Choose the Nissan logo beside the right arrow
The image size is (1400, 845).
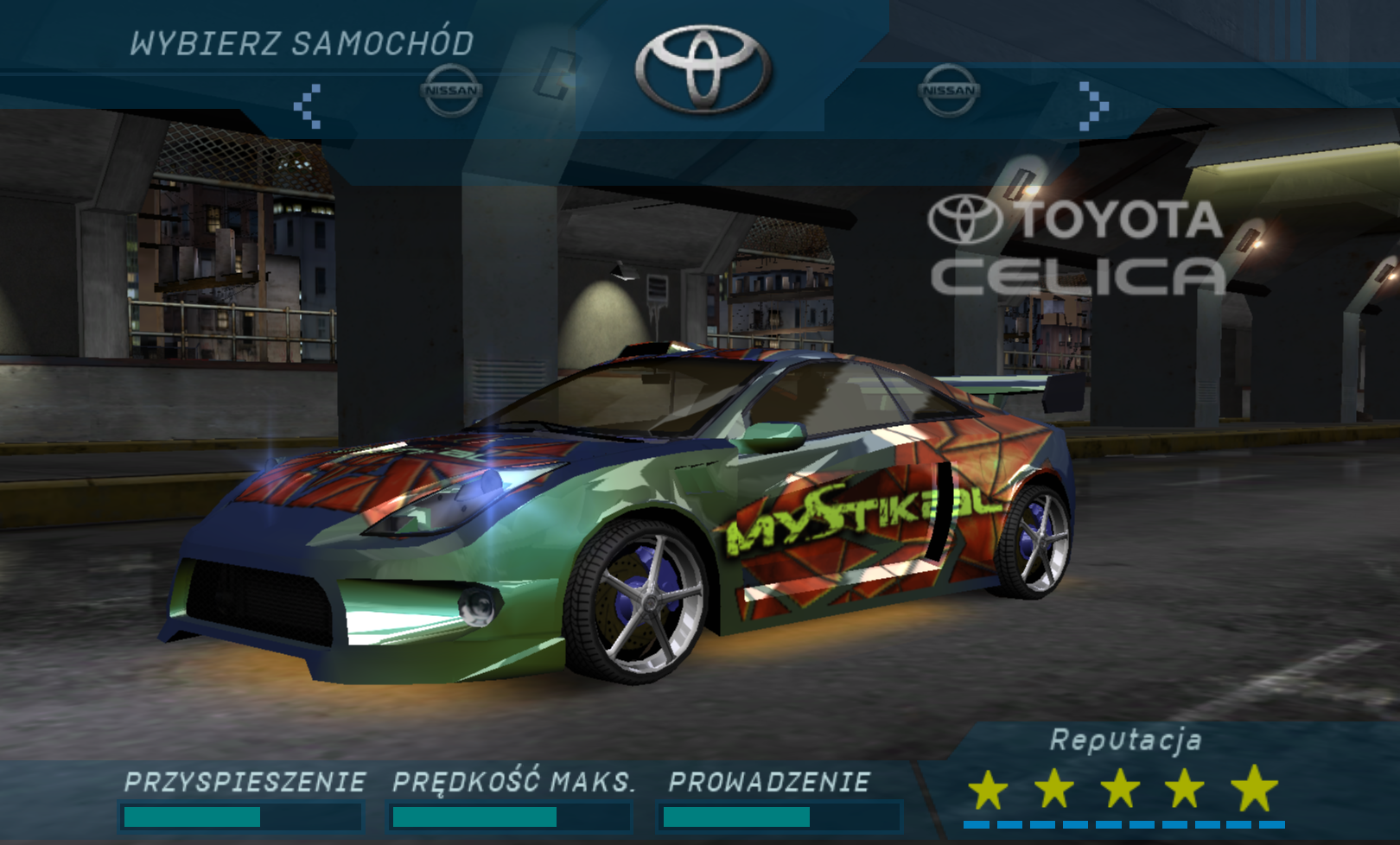click(949, 90)
